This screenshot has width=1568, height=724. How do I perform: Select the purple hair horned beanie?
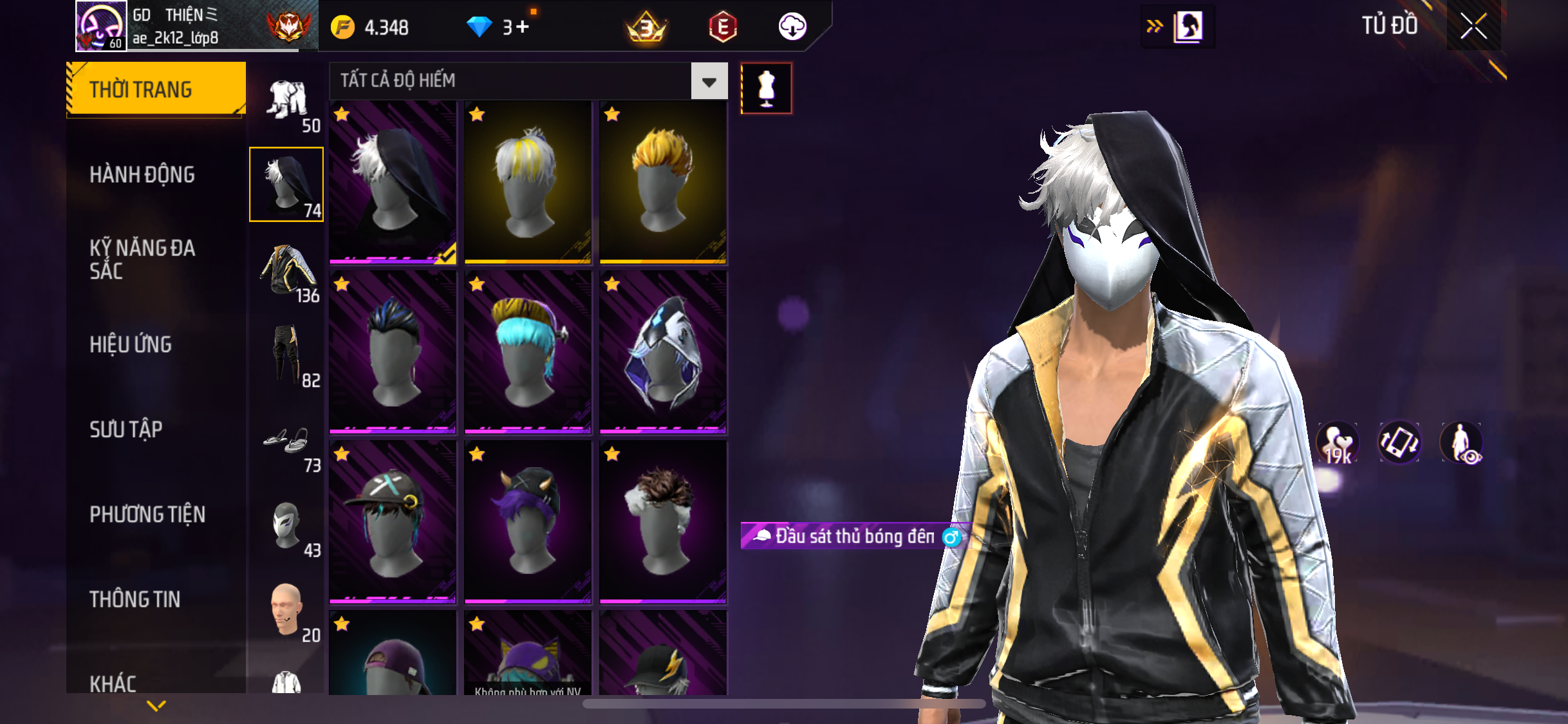tap(528, 522)
